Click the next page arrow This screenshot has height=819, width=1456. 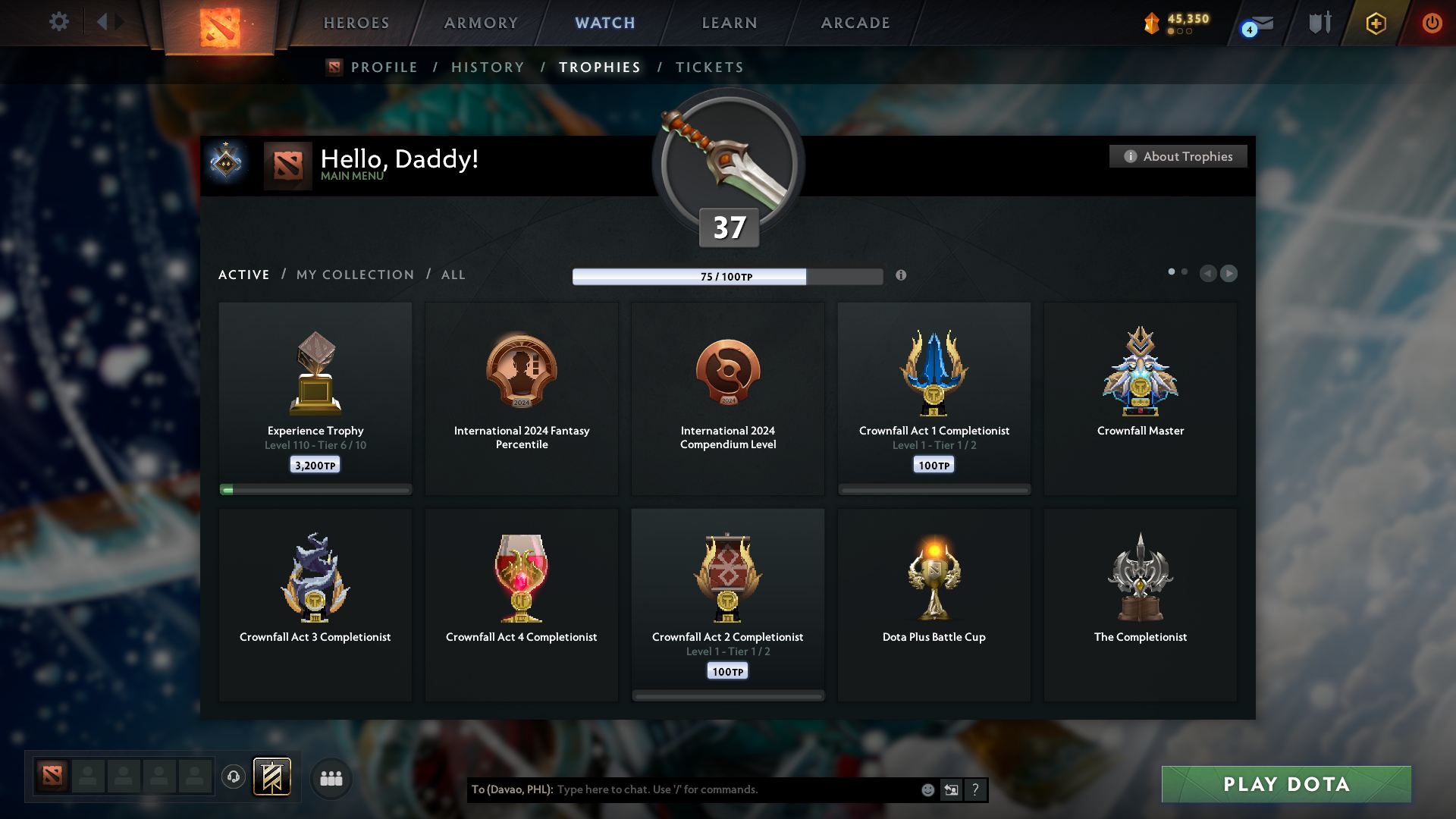pos(1229,274)
